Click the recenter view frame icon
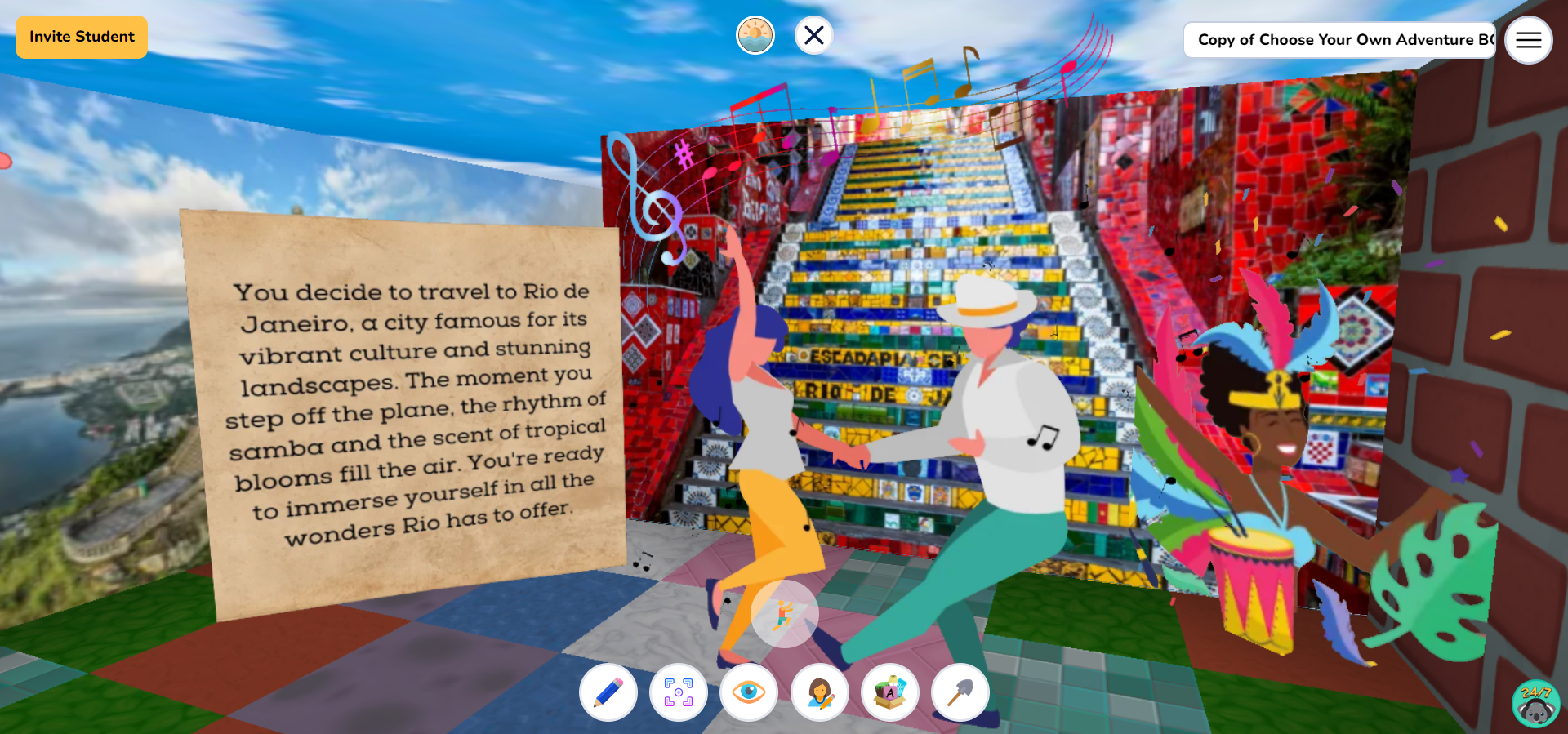The width and height of the screenshot is (1568, 734). tap(679, 692)
